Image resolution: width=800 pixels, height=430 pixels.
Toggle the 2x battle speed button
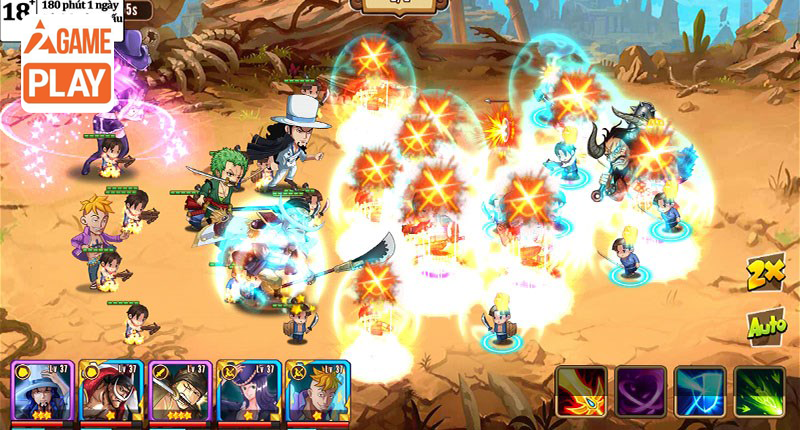(x=764, y=273)
